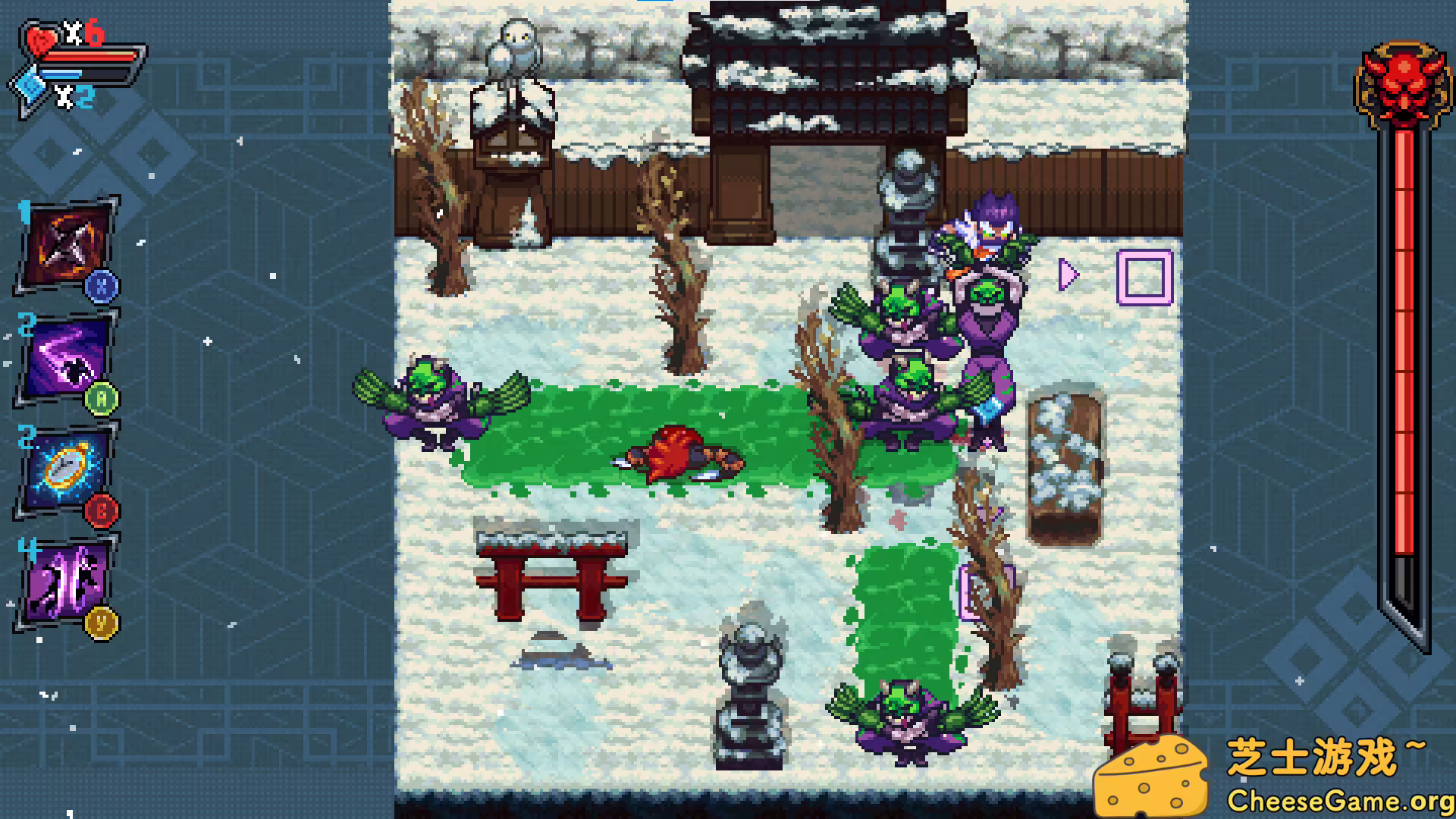Trigger the shadow clone ability in slot 4
The image size is (1456, 819).
pos(64,576)
